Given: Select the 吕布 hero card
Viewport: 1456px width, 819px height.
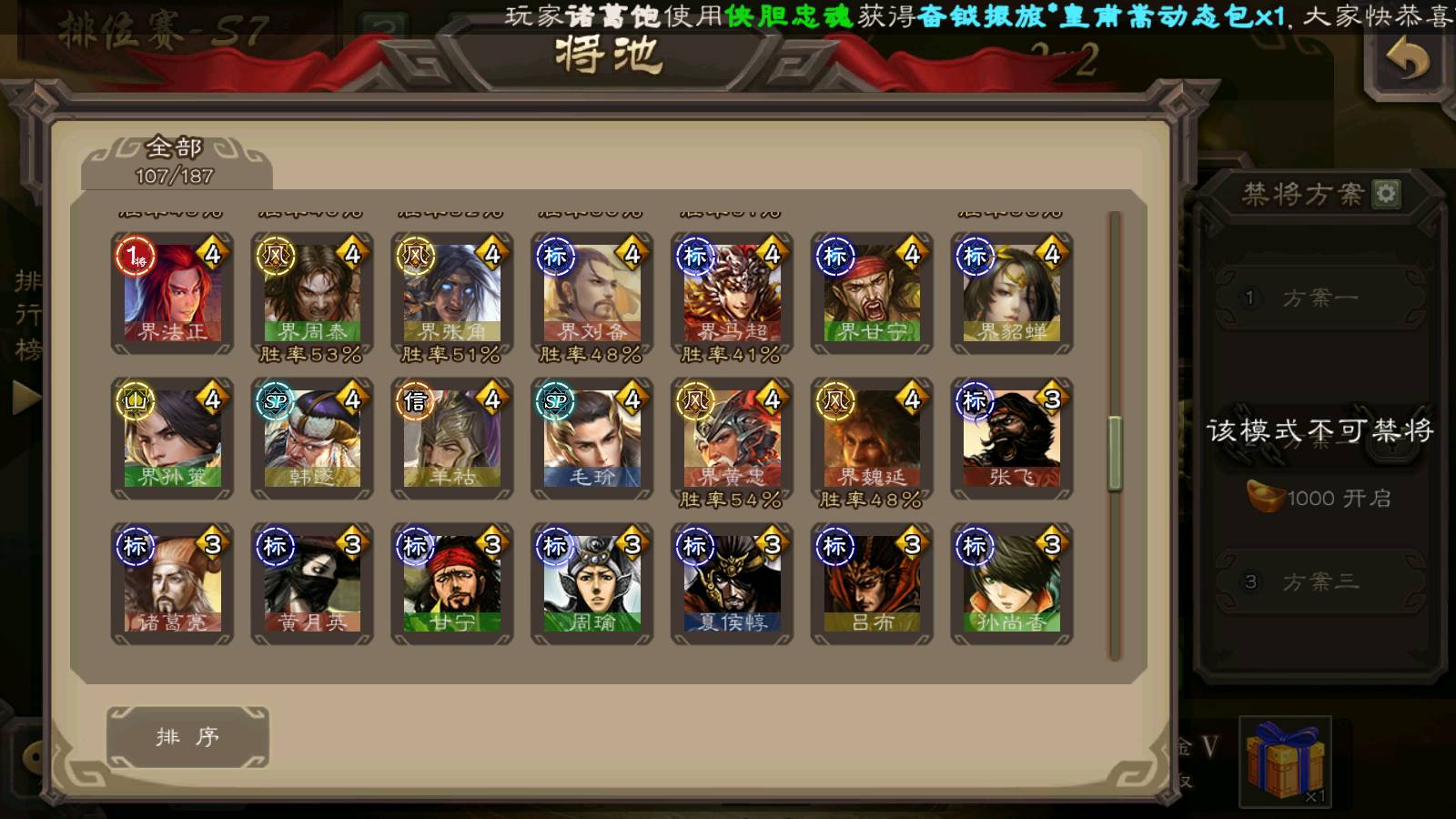Looking at the screenshot, I should click(x=872, y=583).
